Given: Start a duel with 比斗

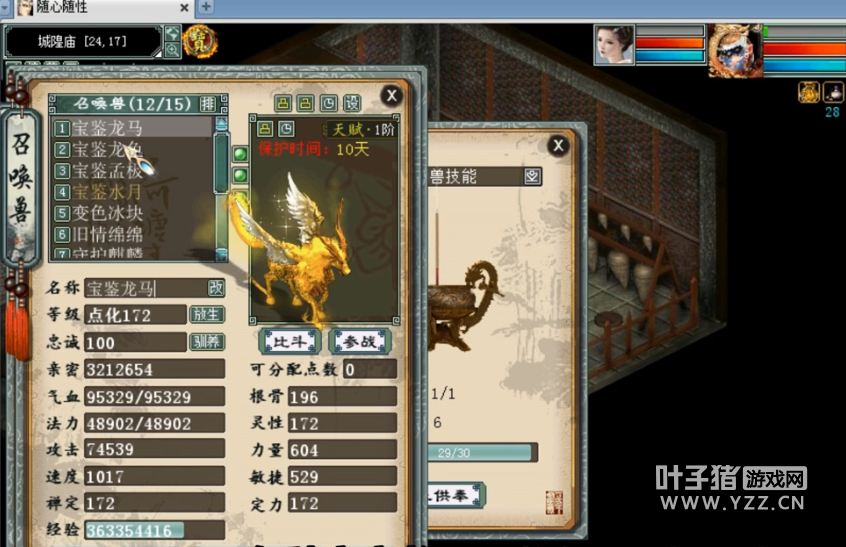Looking at the screenshot, I should point(289,342).
